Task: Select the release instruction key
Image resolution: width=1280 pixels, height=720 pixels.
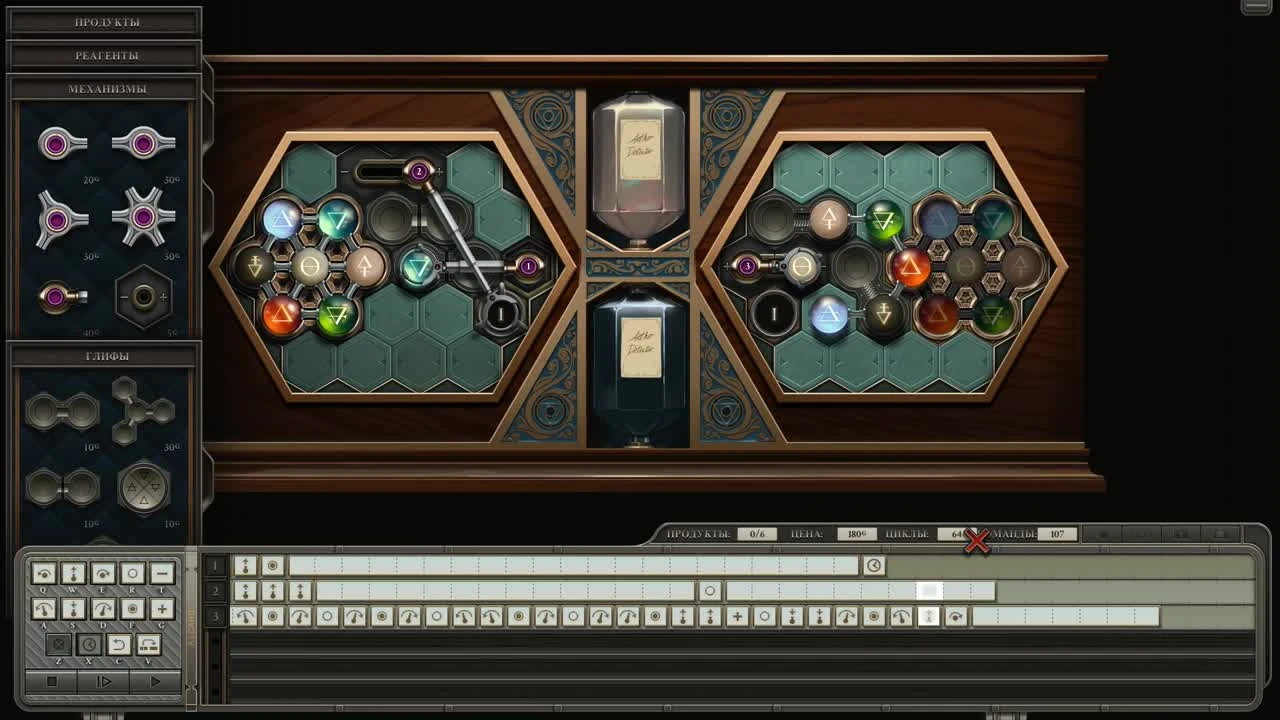Action: 131,573
